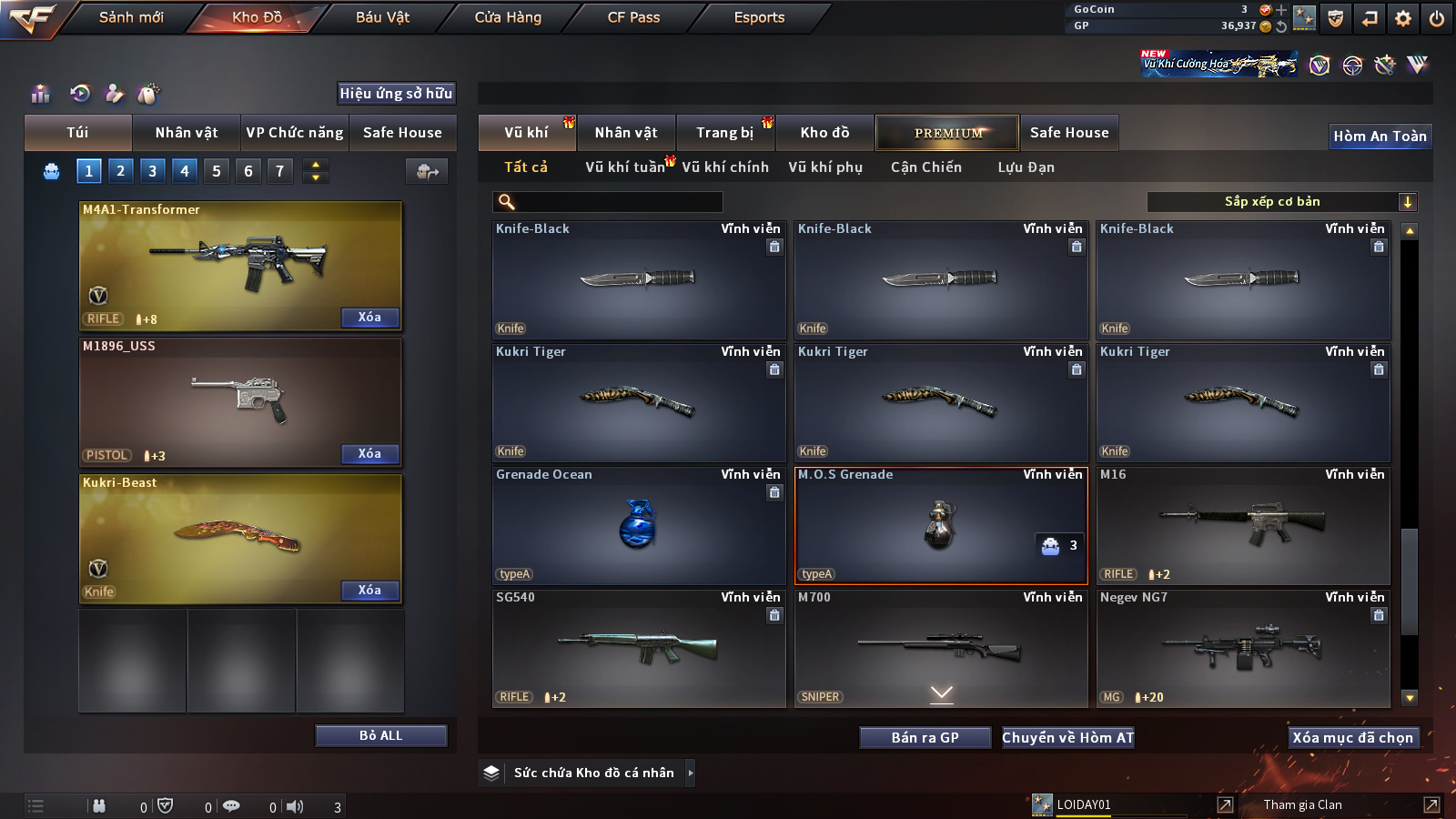Remove M4A1-Transformer with its Xóa button
Viewport: 1456px width, 819px height.
369,317
